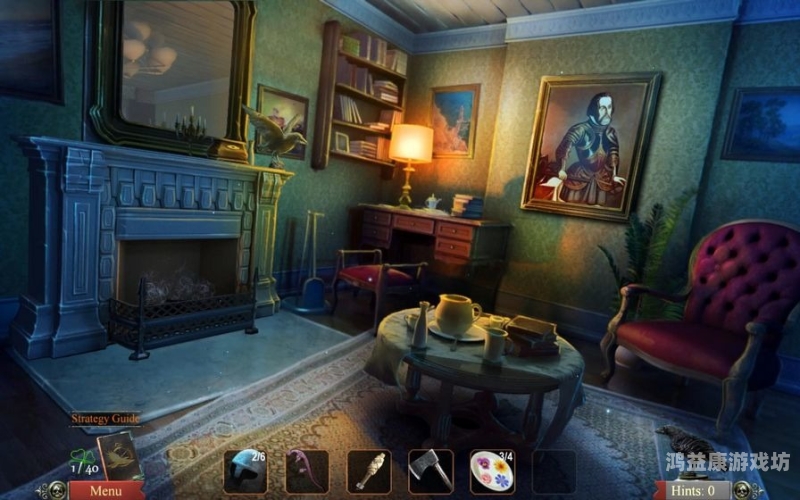Select the pink feather inventory item
The width and height of the screenshot is (800, 500).
coord(307,471)
